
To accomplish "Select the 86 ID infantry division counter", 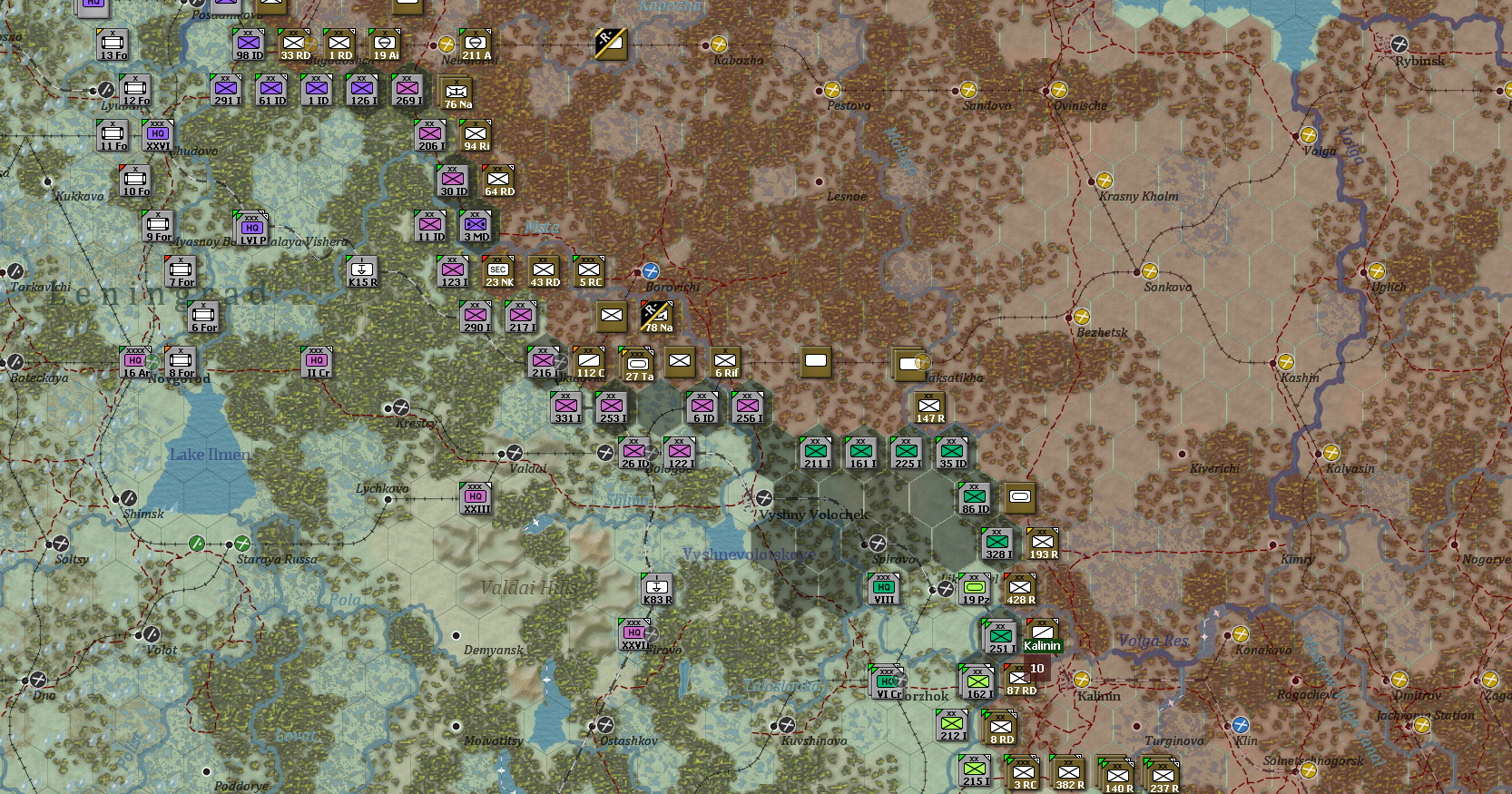I will tap(973, 497).
